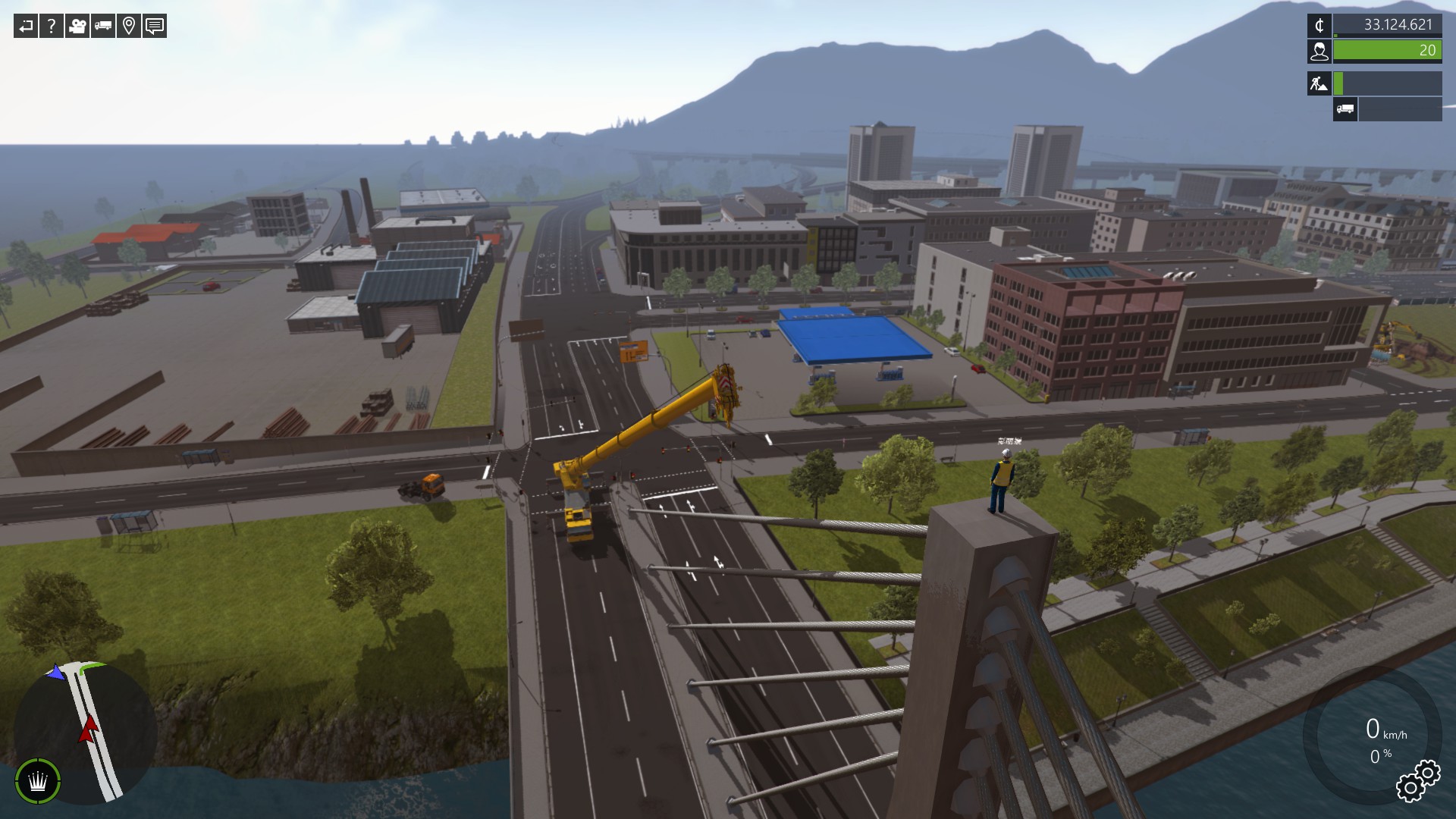The image size is (1456, 819).
Task: Click the exit vehicle return arrow icon
Action: click(x=25, y=27)
